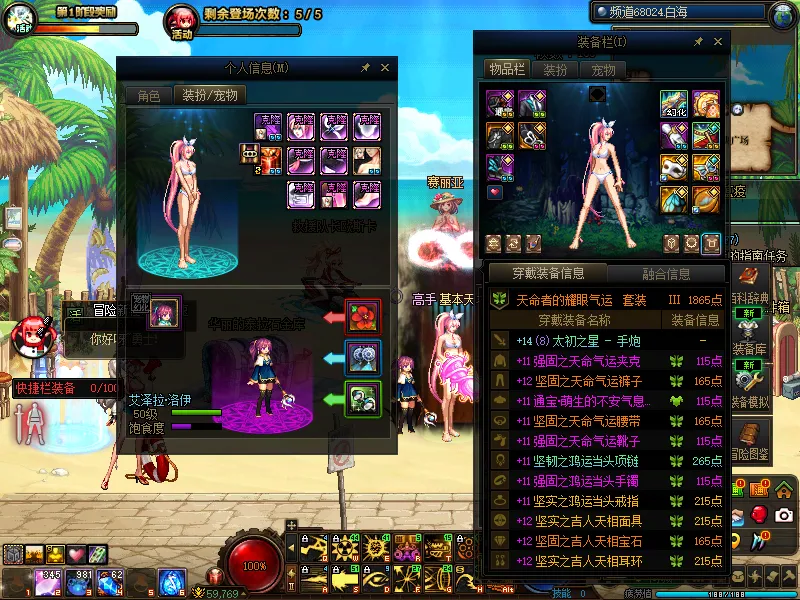This screenshot has width=800, height=600.
Task: Switch to the 装扮 tab in equipment window
Action: coord(555,70)
